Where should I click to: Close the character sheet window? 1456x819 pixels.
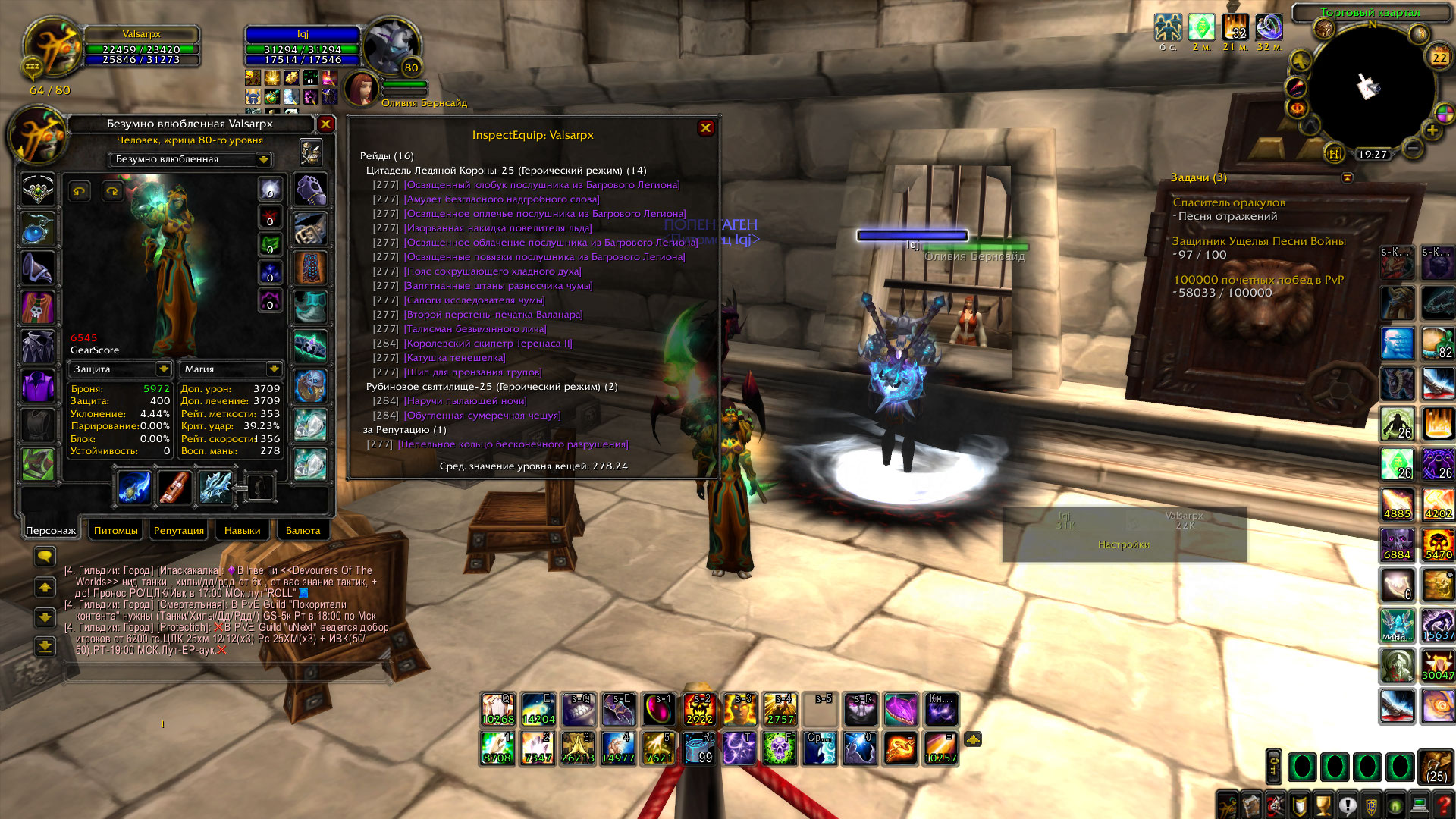325,124
